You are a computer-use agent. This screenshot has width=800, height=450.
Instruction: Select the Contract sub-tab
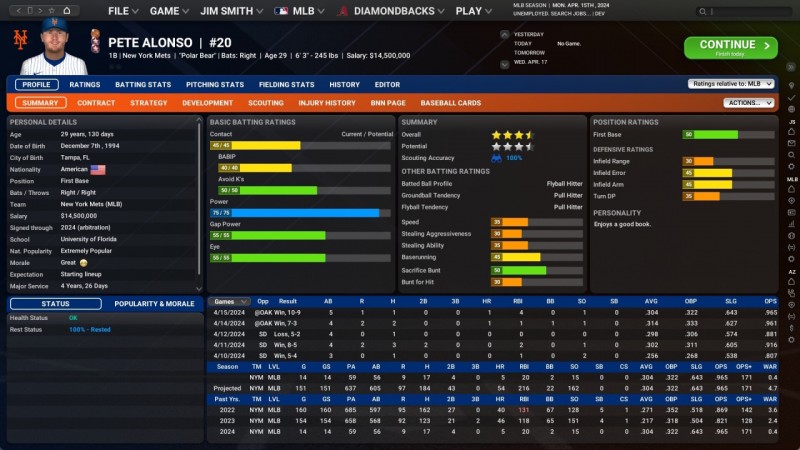pos(96,103)
